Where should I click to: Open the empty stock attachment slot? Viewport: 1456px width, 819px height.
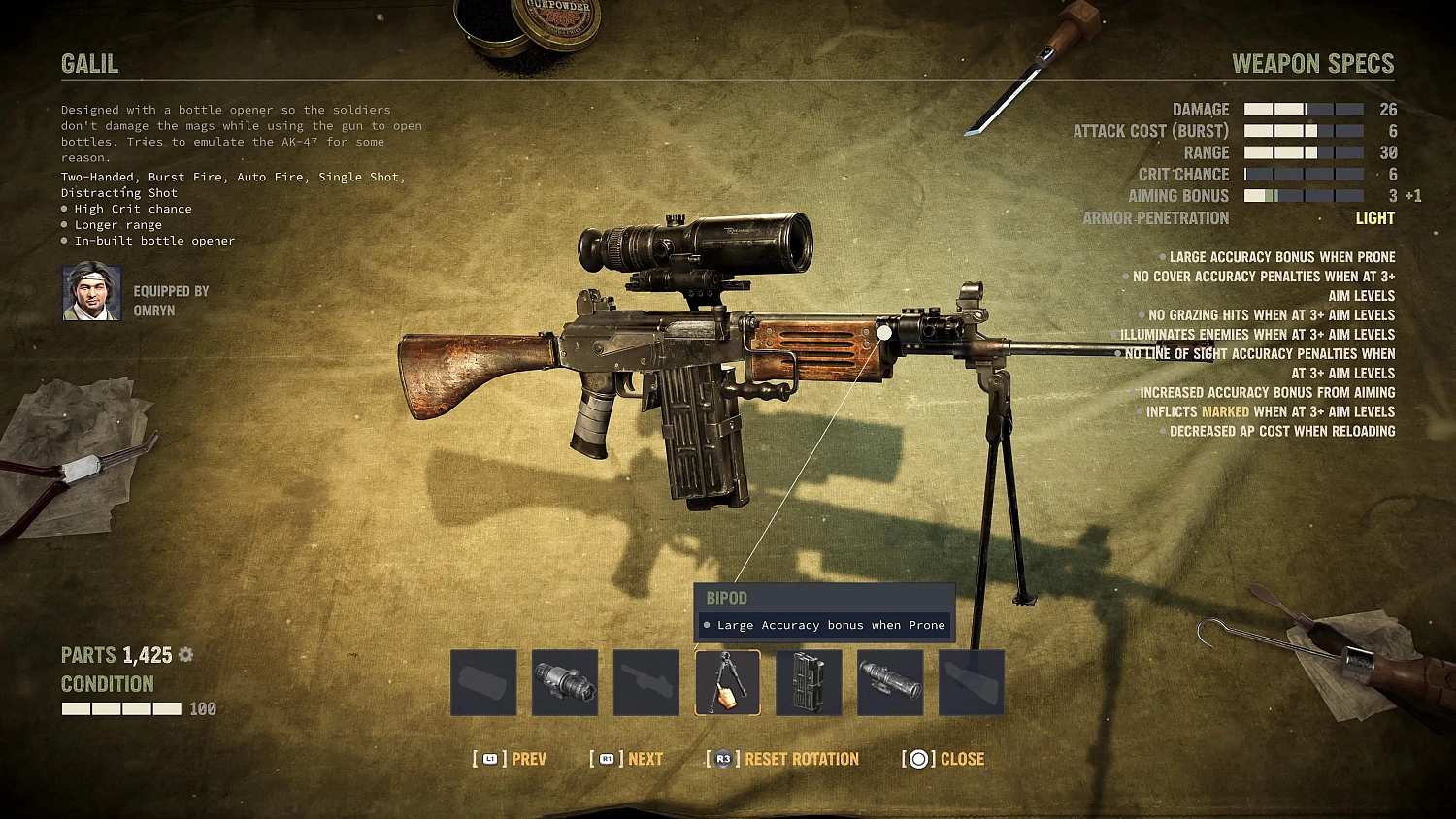pyautogui.click(x=971, y=682)
